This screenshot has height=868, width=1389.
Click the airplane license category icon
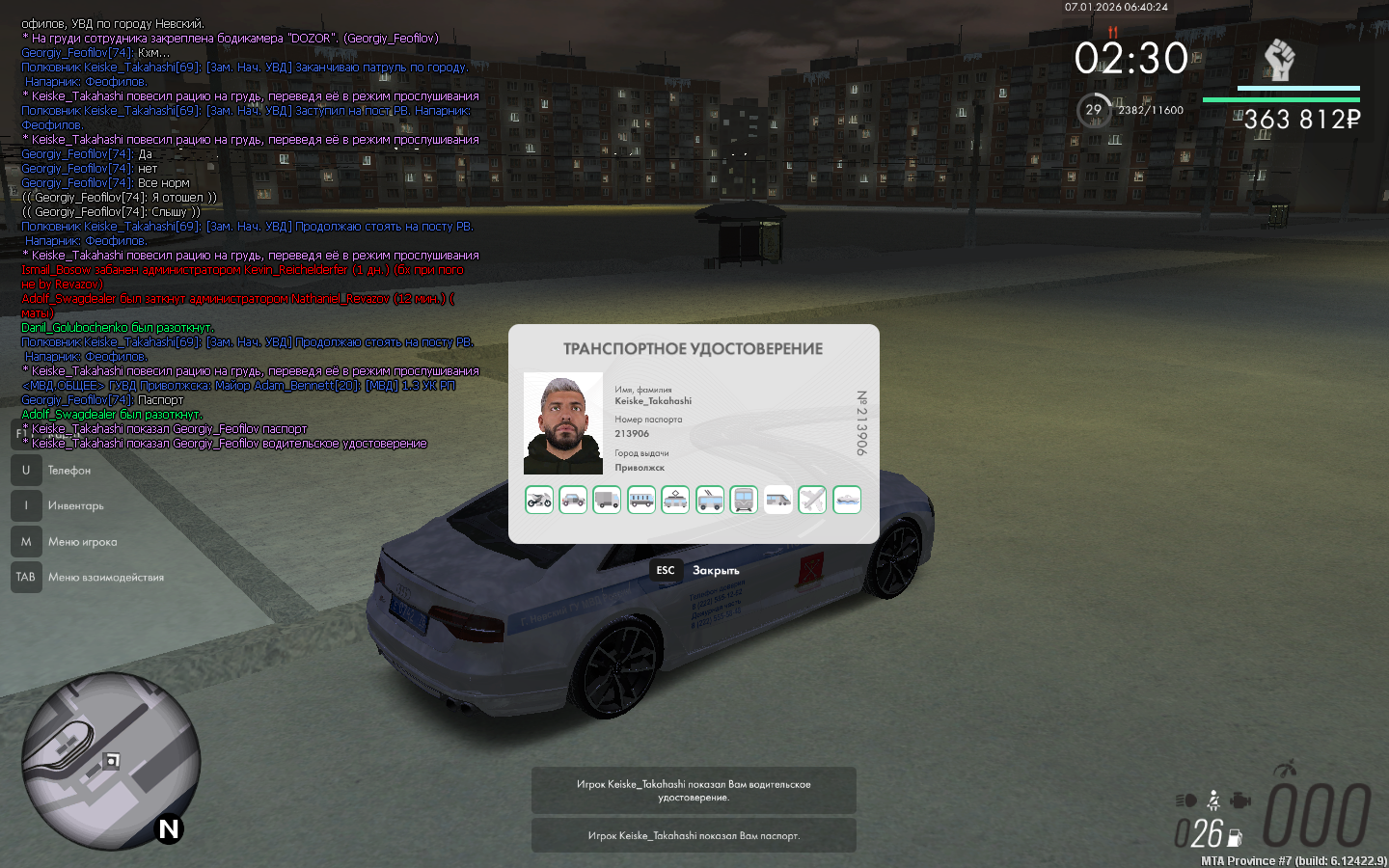[x=812, y=500]
